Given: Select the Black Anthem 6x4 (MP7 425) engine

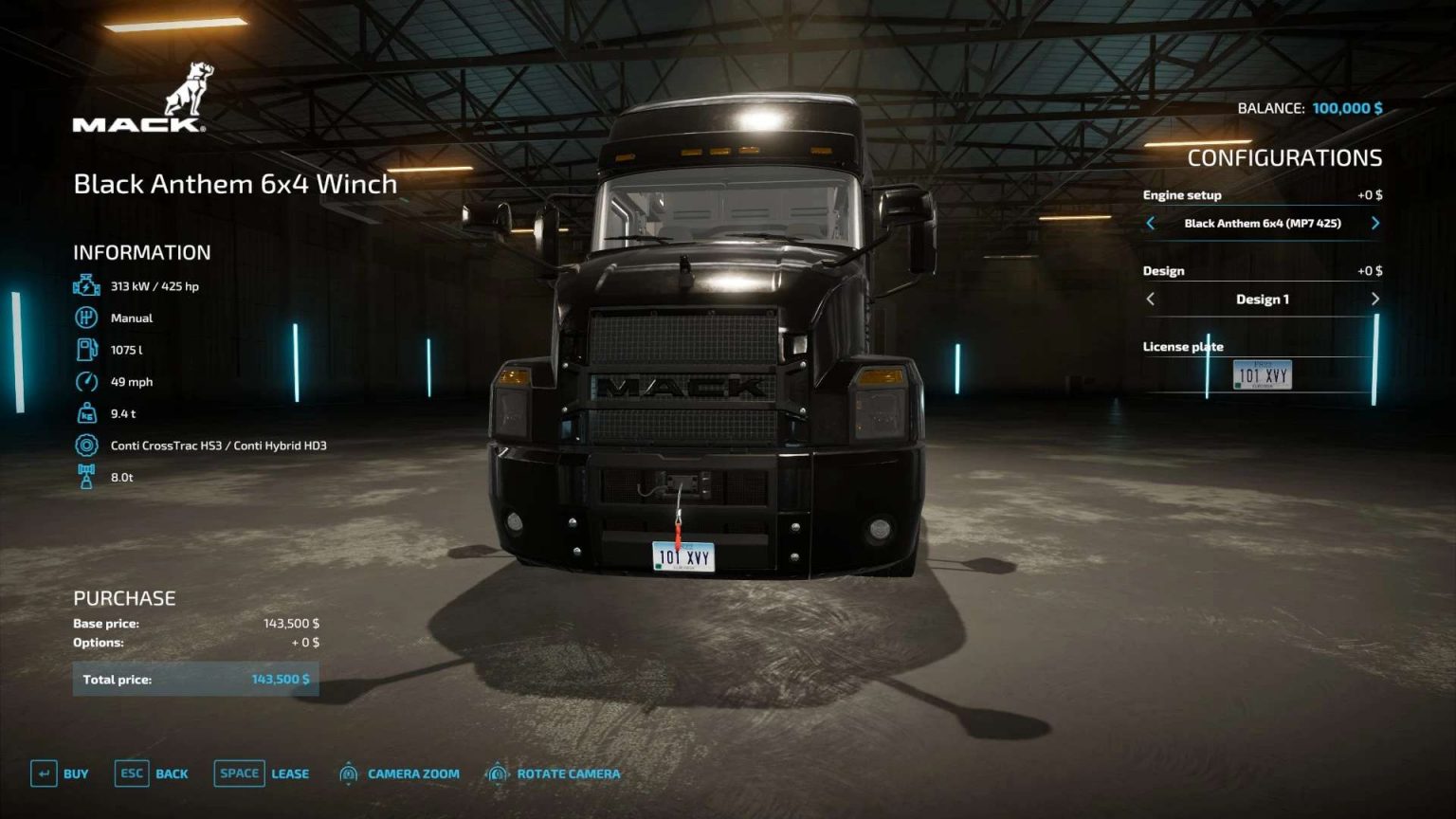Looking at the screenshot, I should click(x=1263, y=223).
